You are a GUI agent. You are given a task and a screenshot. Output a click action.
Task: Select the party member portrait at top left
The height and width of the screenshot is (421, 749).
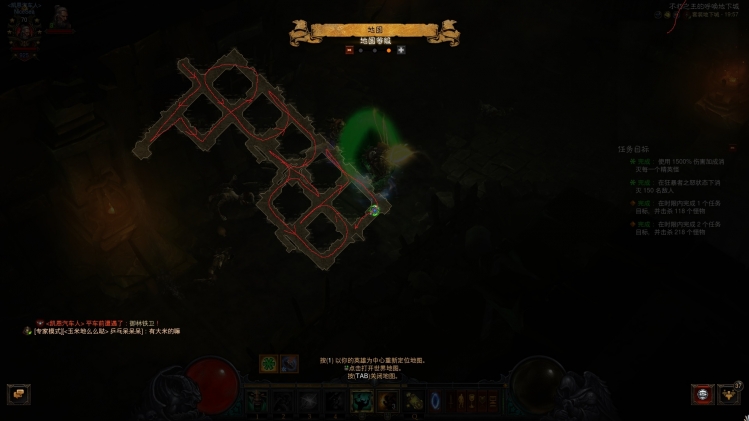(61, 16)
